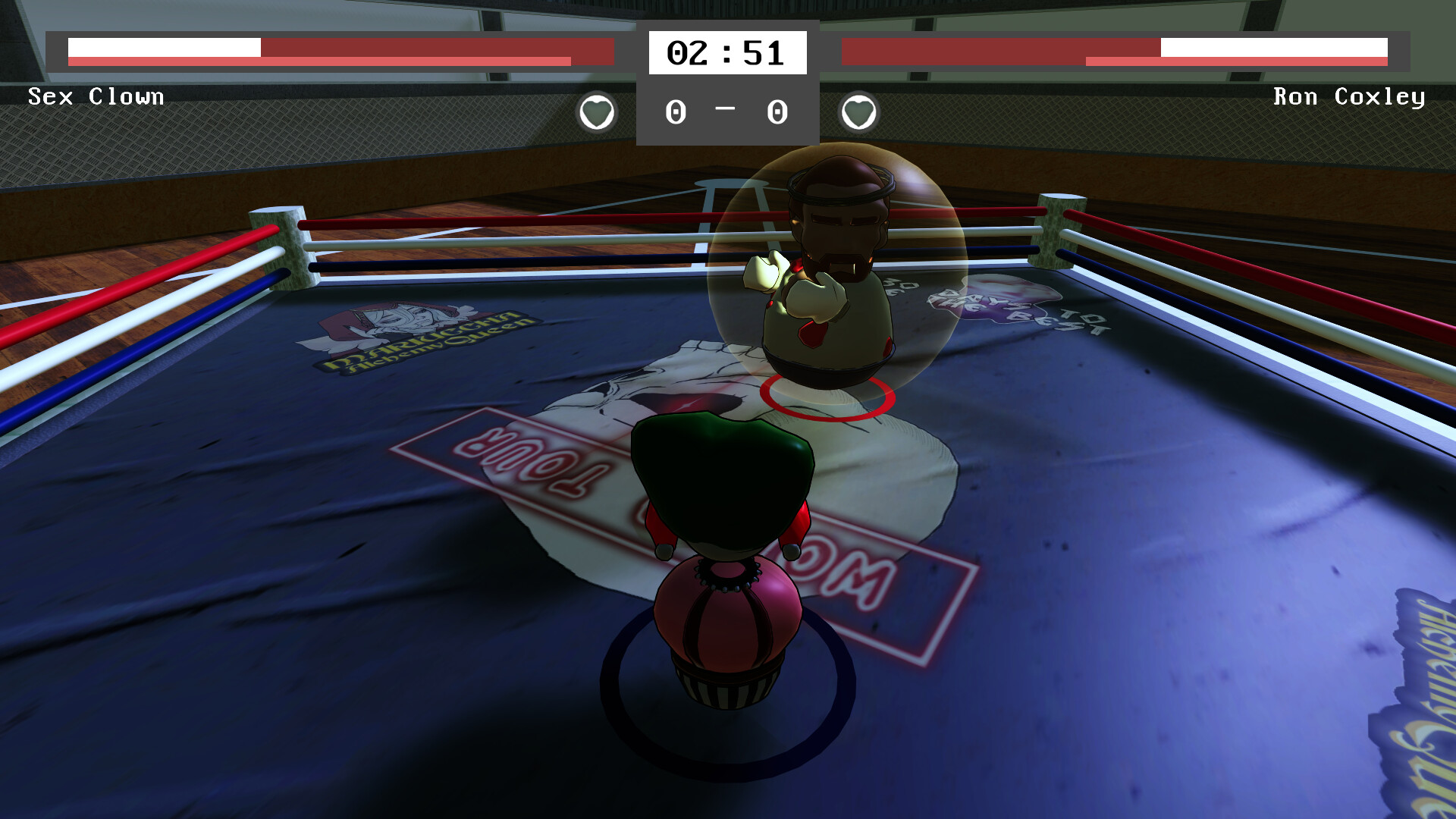Open the Sex Clown player name label
1456x819 pixels.
(96, 96)
